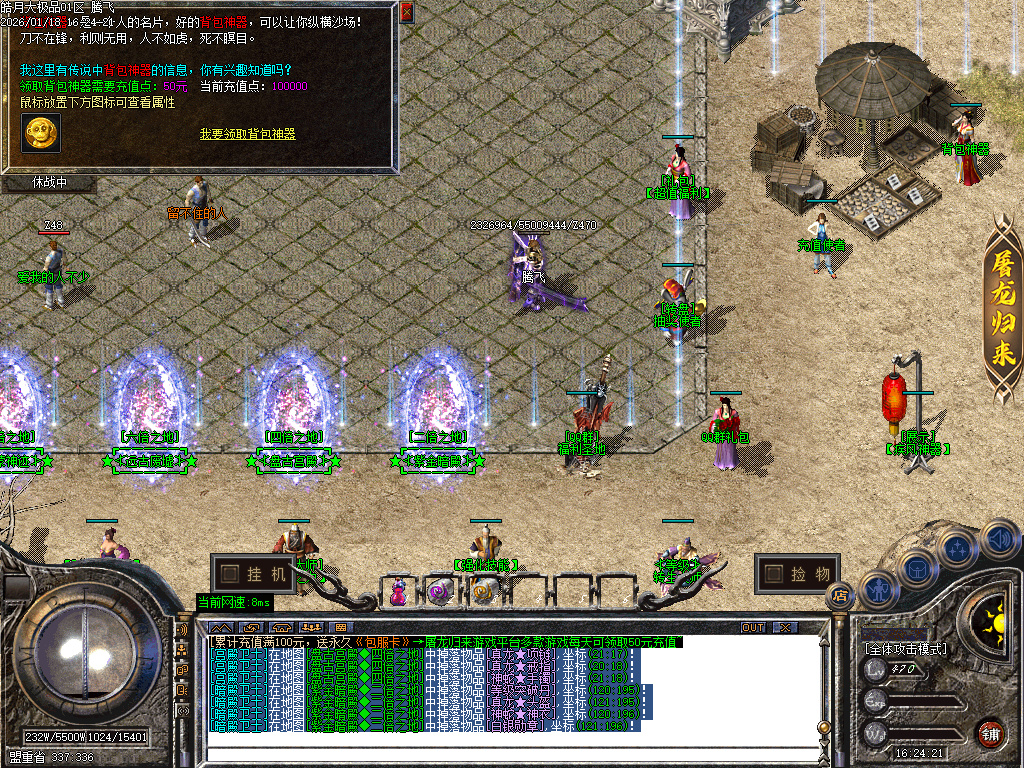1024x768 pixels.
Task: Toggle the 挂机 auto-battle button
Action: pos(254,574)
